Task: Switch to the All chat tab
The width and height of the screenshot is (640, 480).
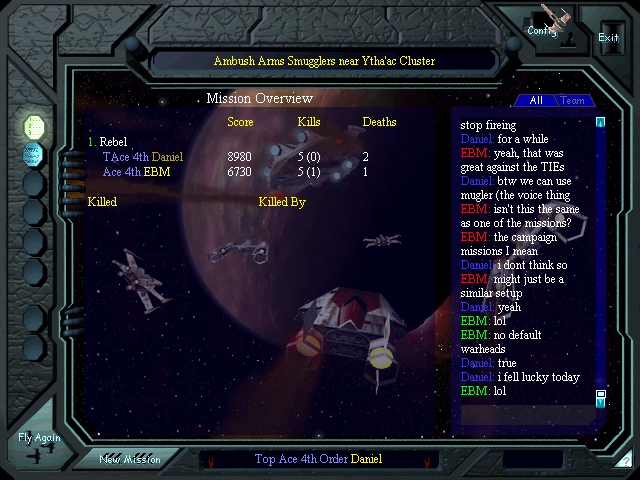Action: point(536,100)
